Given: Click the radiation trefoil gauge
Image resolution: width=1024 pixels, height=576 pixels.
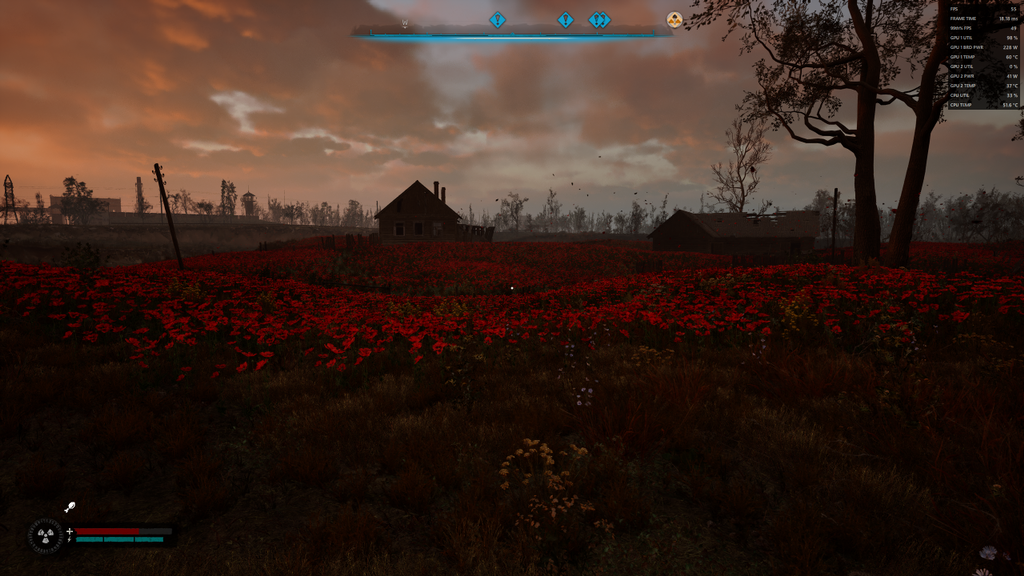Looking at the screenshot, I should tap(45, 535).
